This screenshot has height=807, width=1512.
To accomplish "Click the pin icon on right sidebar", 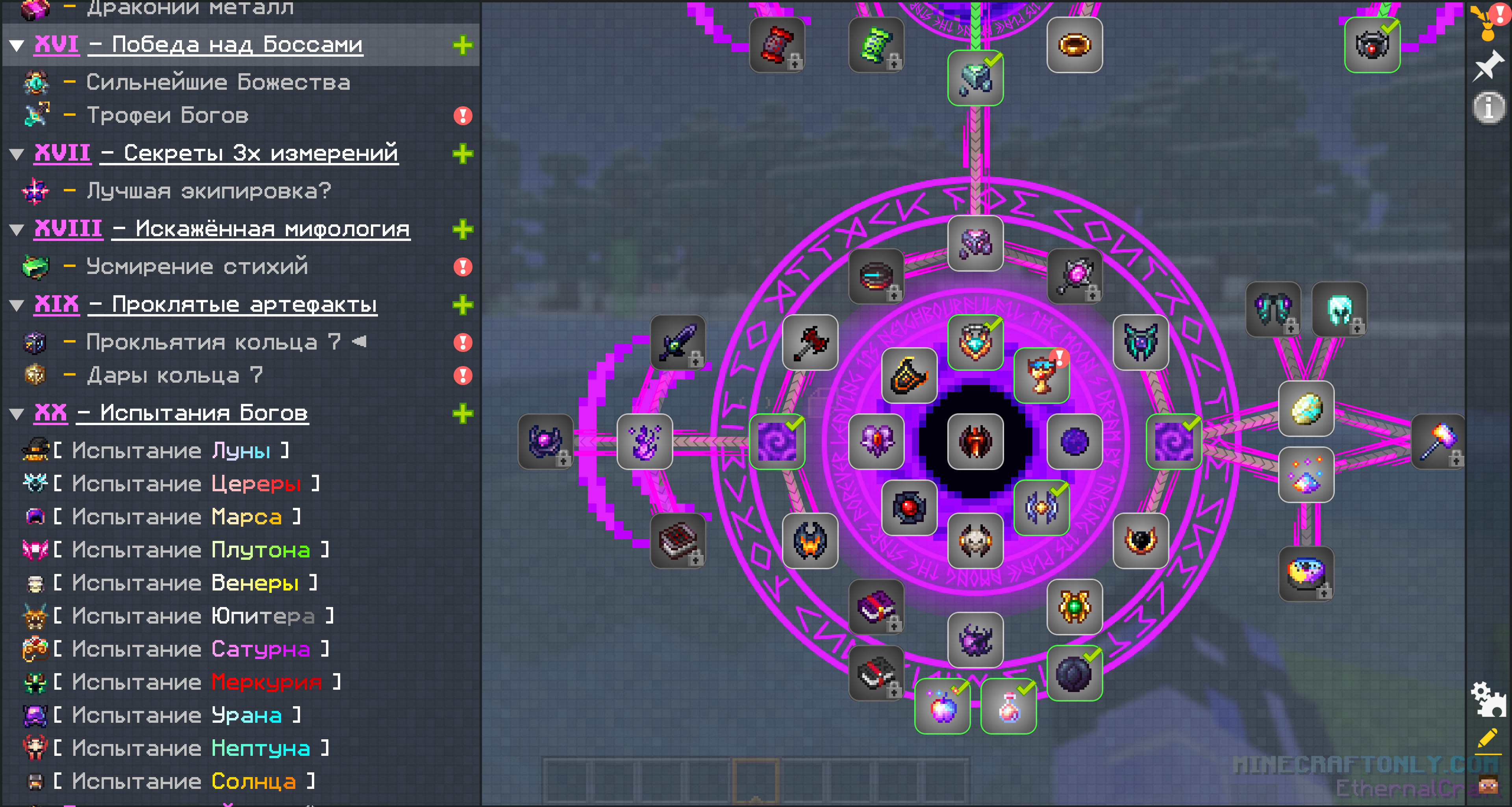I will (1488, 65).
